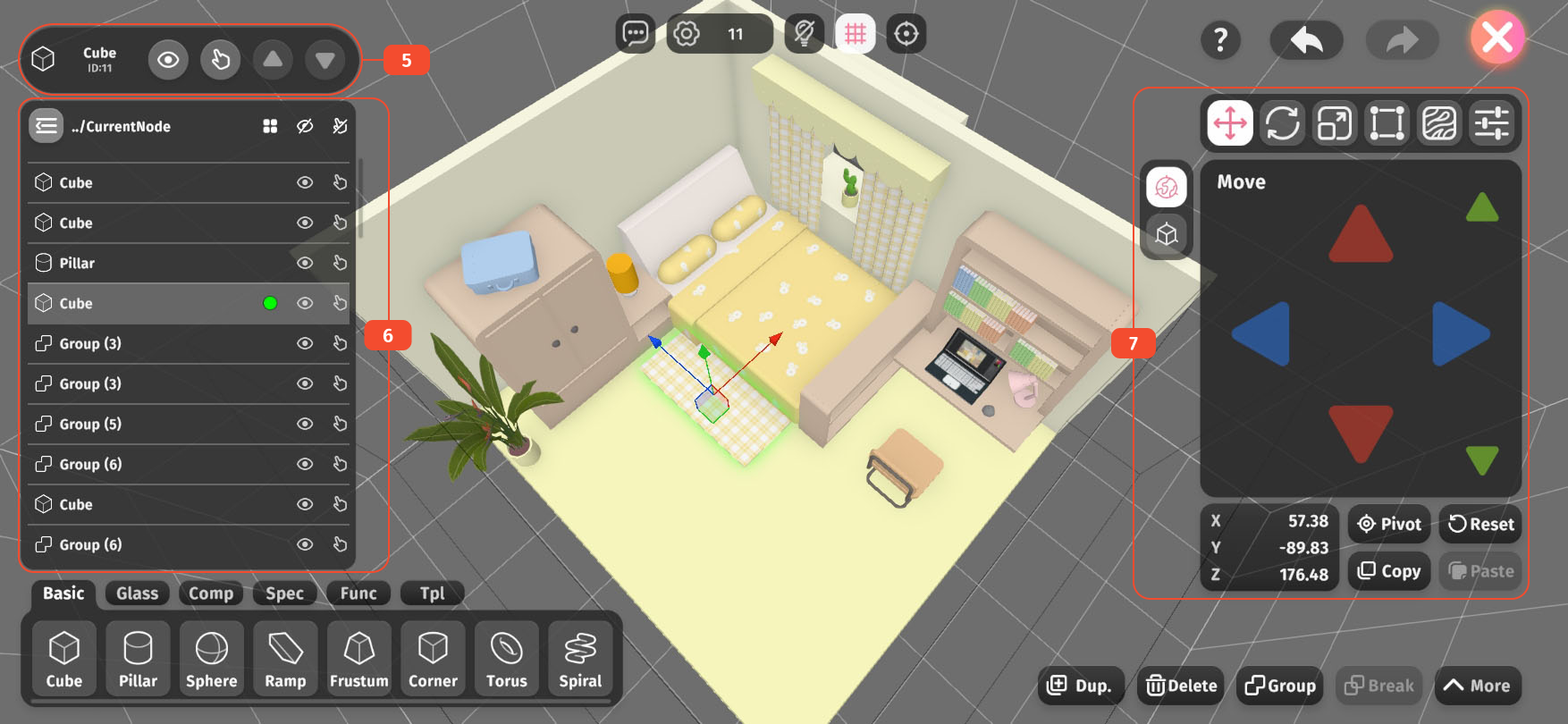Insert a Torus shape
The image size is (1568, 724).
[x=506, y=659]
